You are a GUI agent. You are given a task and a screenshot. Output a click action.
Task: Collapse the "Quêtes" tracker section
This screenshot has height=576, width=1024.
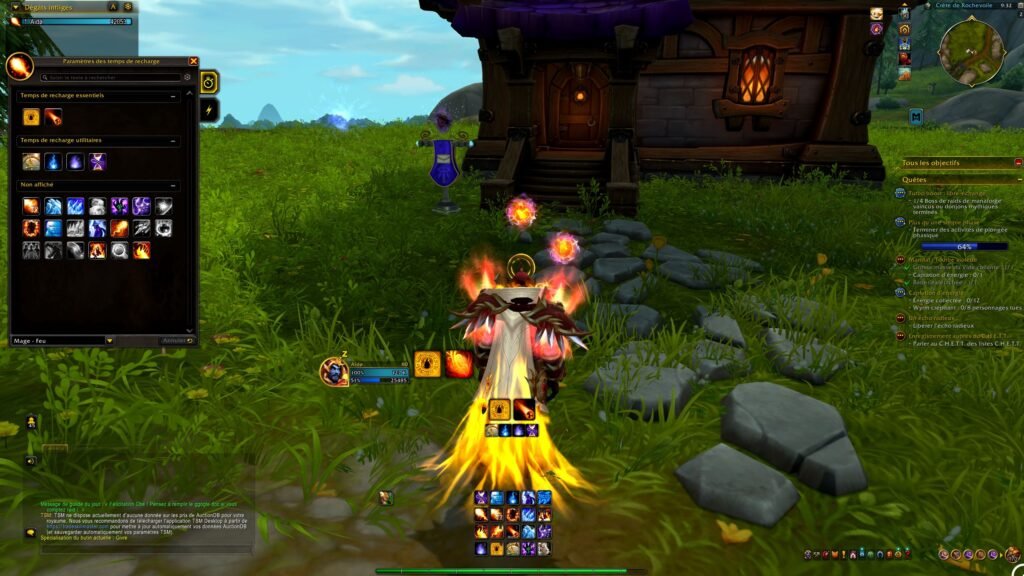tap(1018, 180)
